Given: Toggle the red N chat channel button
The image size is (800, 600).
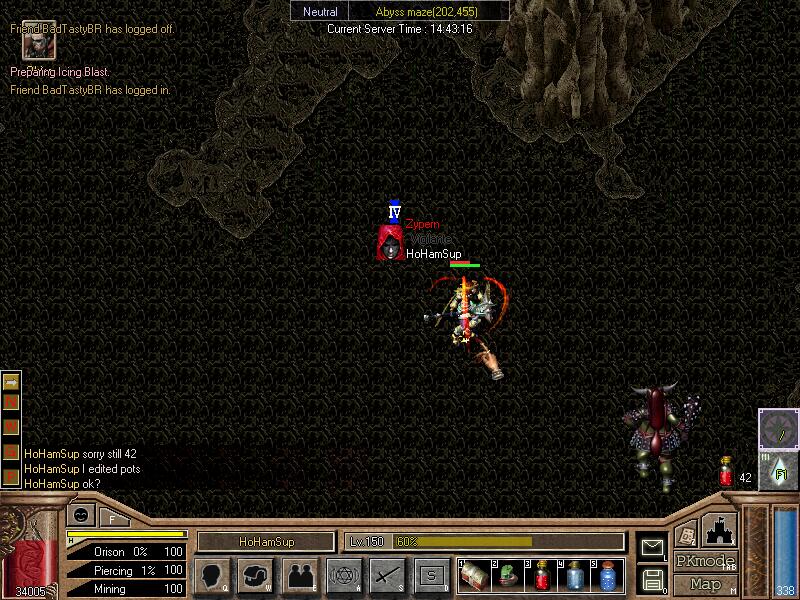Looking at the screenshot, I should tap(11, 404).
